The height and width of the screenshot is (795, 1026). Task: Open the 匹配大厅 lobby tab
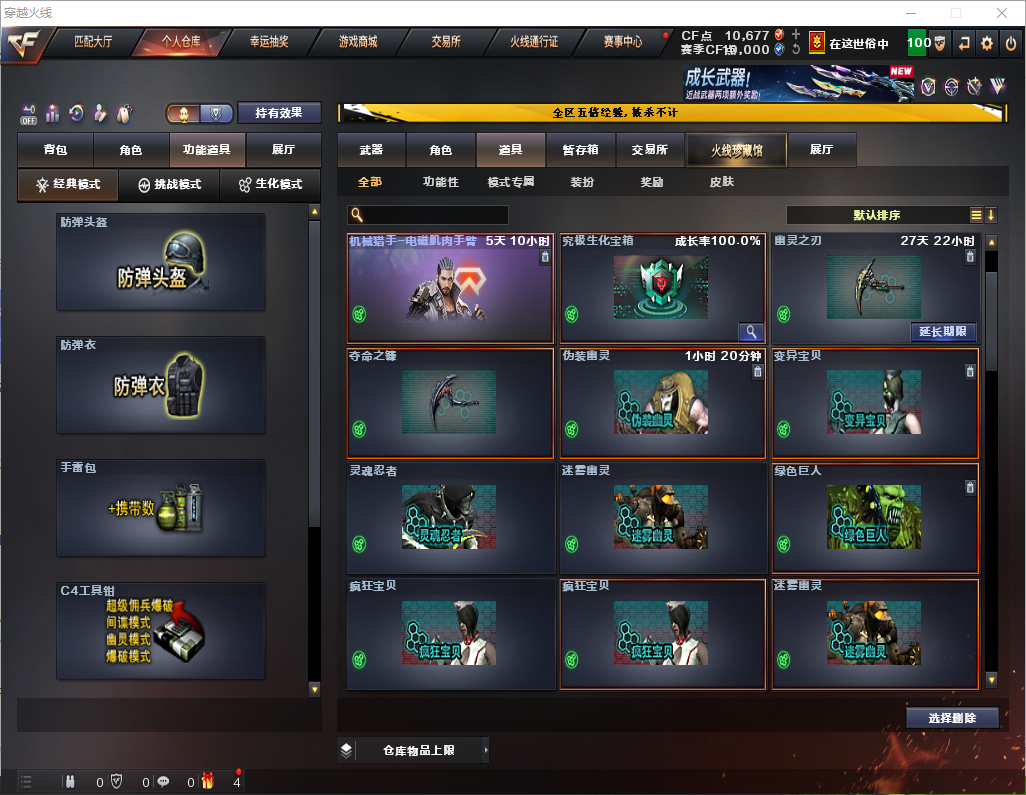click(x=94, y=42)
